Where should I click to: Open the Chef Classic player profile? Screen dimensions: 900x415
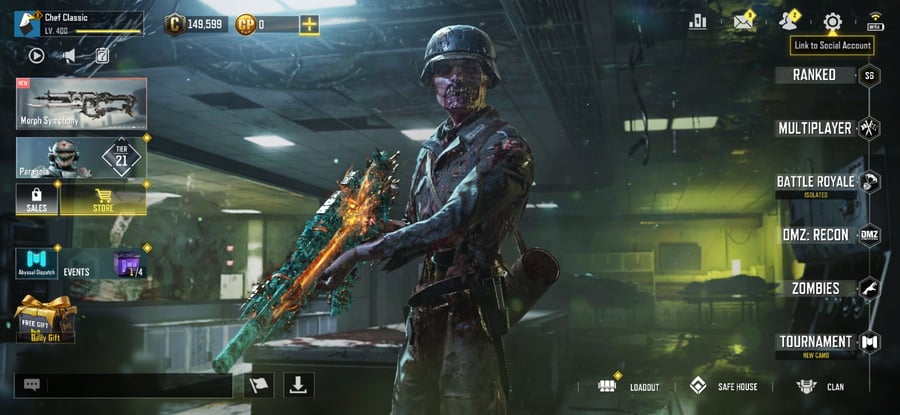tap(78, 23)
